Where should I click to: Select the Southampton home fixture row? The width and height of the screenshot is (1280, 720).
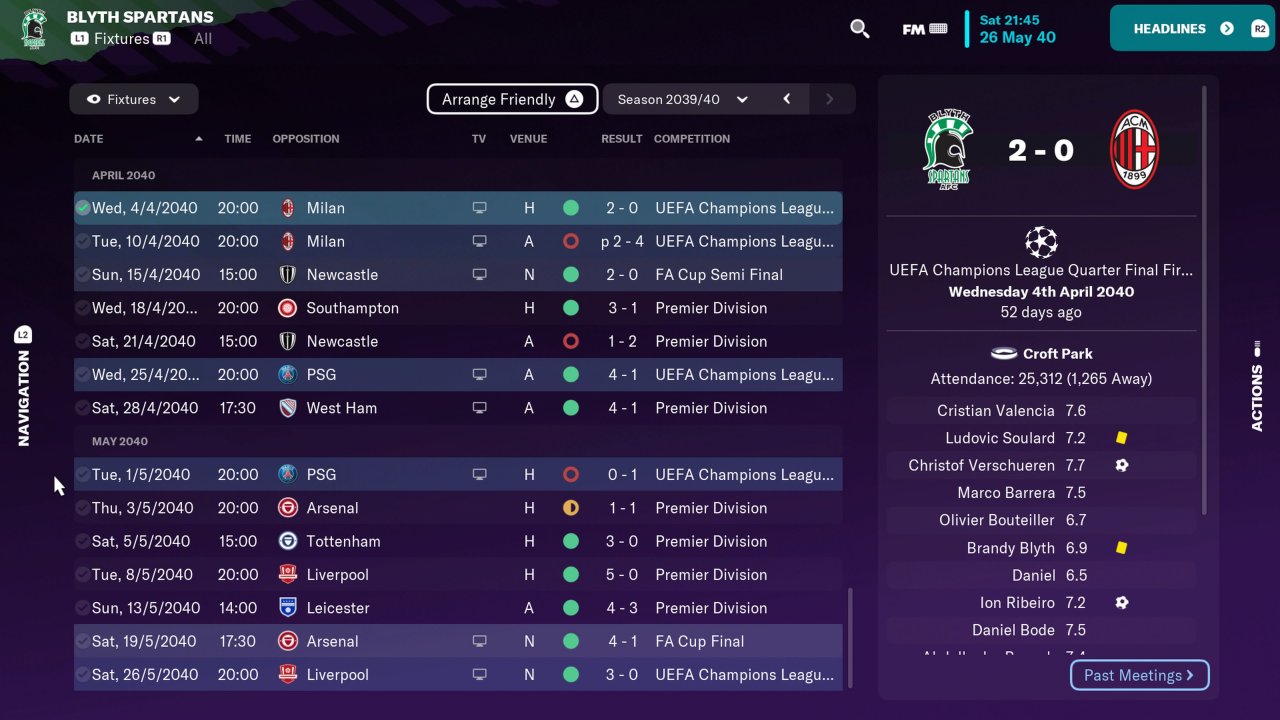[x=457, y=308]
